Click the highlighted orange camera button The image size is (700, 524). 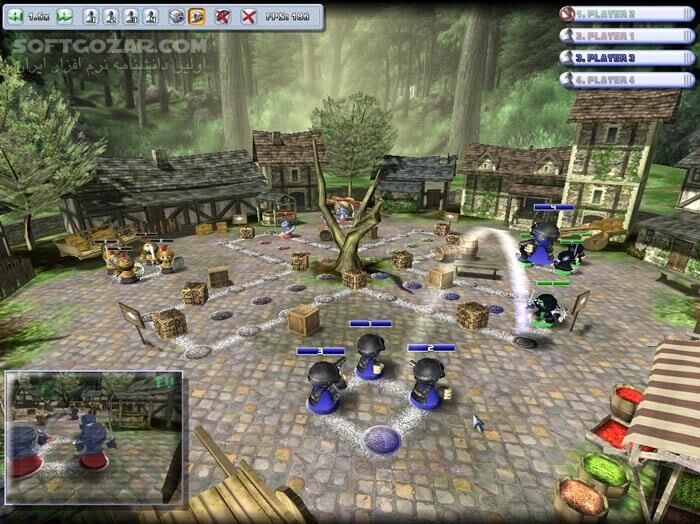(196, 16)
